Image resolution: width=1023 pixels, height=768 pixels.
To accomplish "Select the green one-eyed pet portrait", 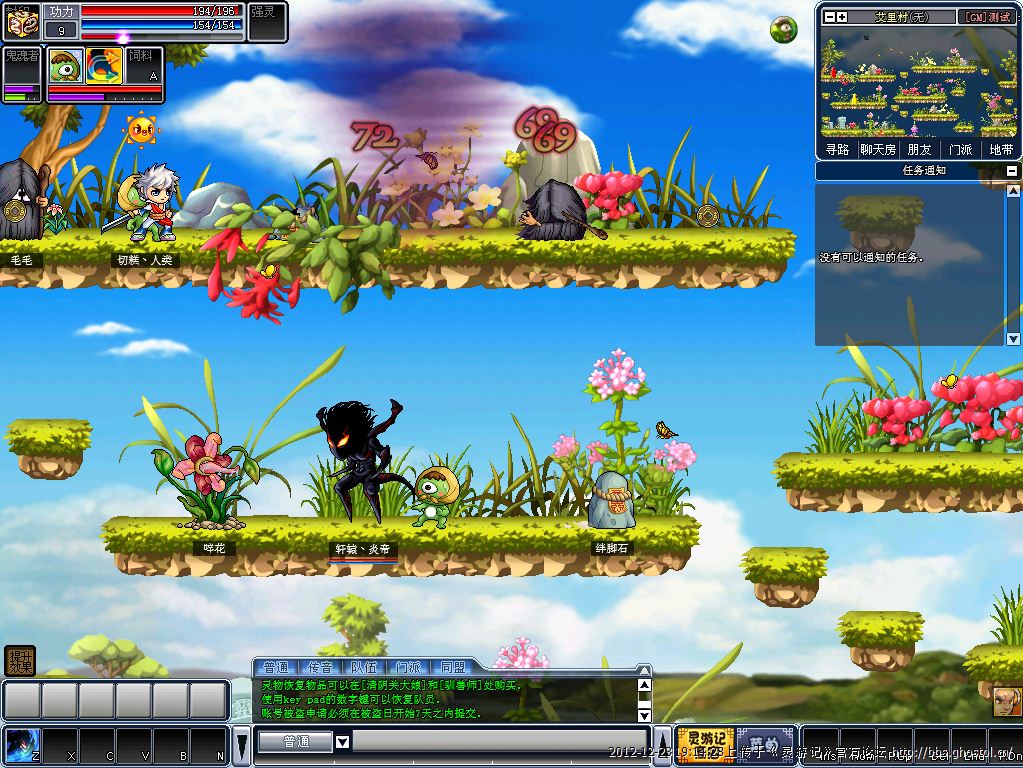I will 66,66.
